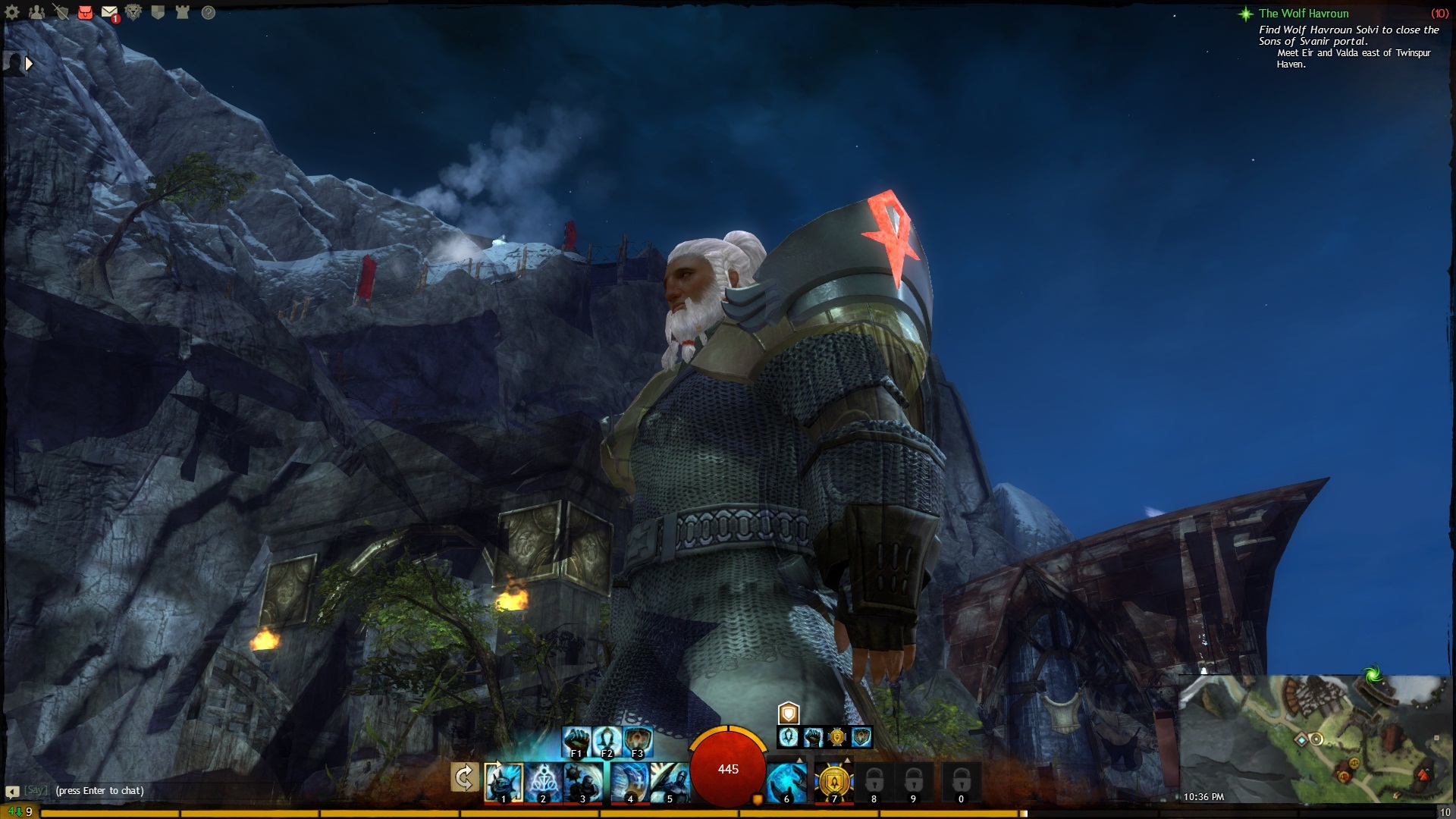Activate the golden signet skill in slot 7
This screenshot has height=819, width=1456.
tap(834, 782)
